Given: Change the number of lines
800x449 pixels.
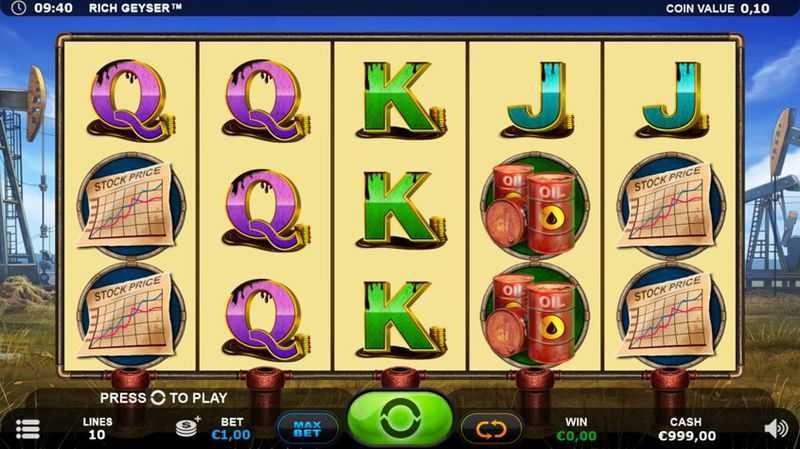Looking at the screenshot, I should click(97, 429).
